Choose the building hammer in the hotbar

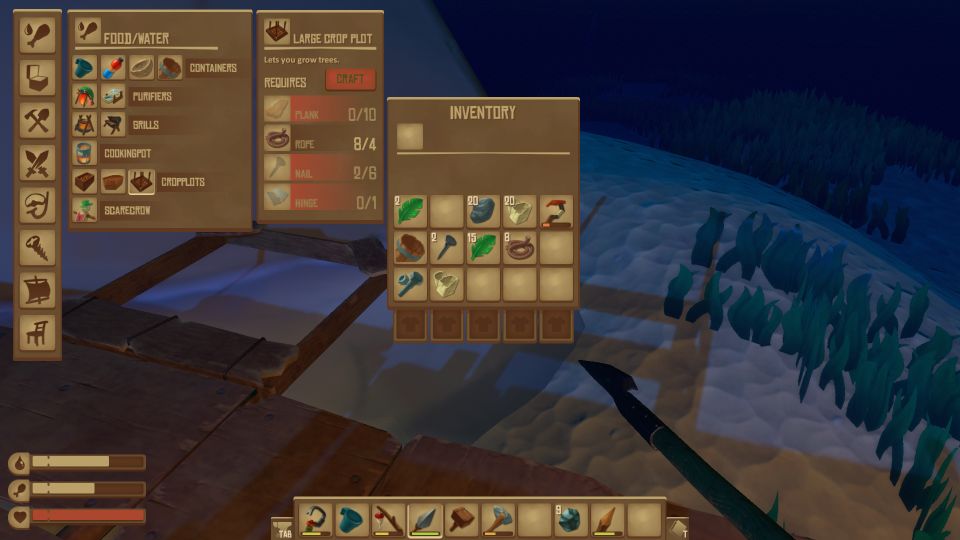(462, 519)
